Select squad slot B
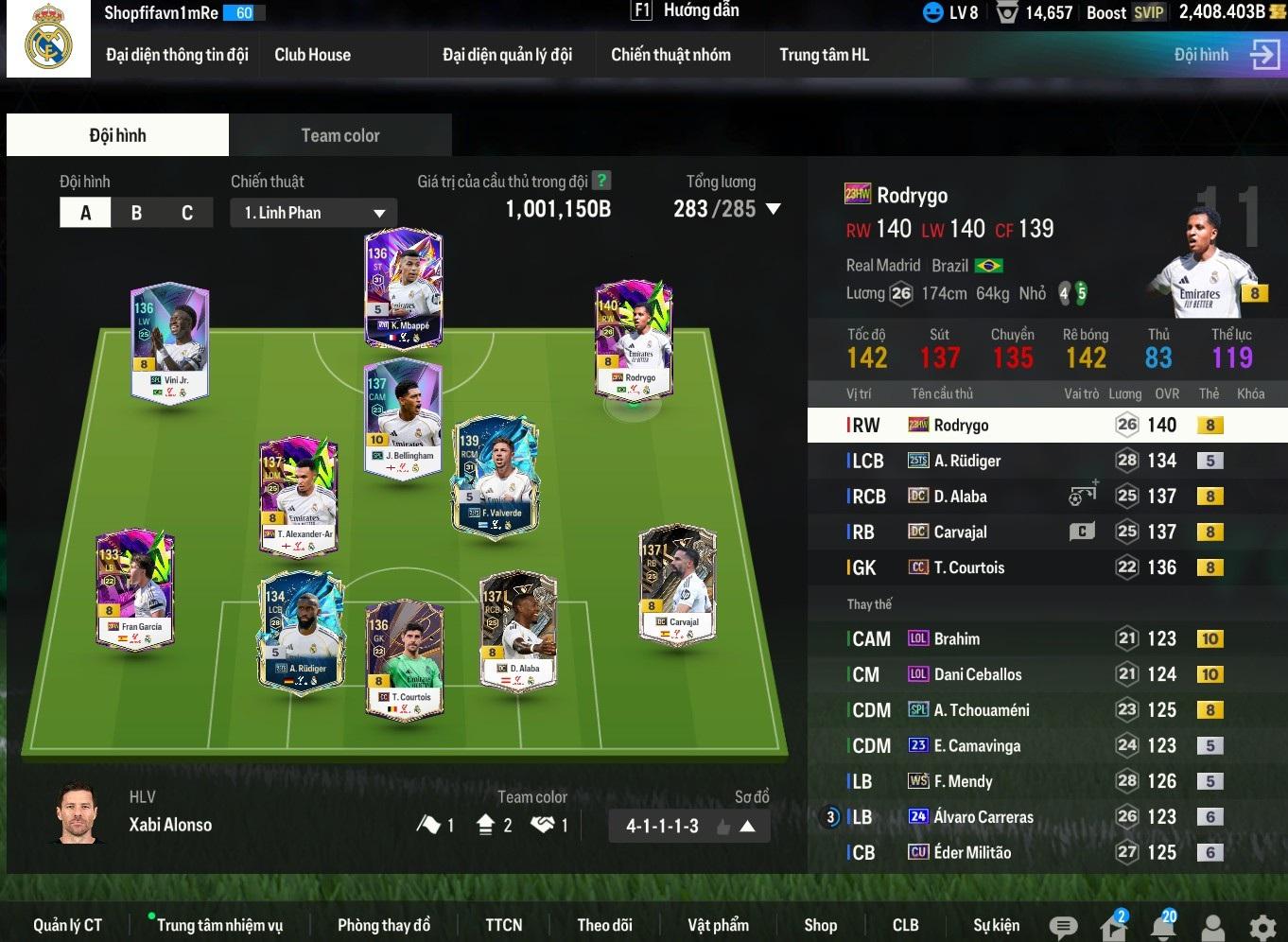This screenshot has height=942, width=1288. coord(136,213)
